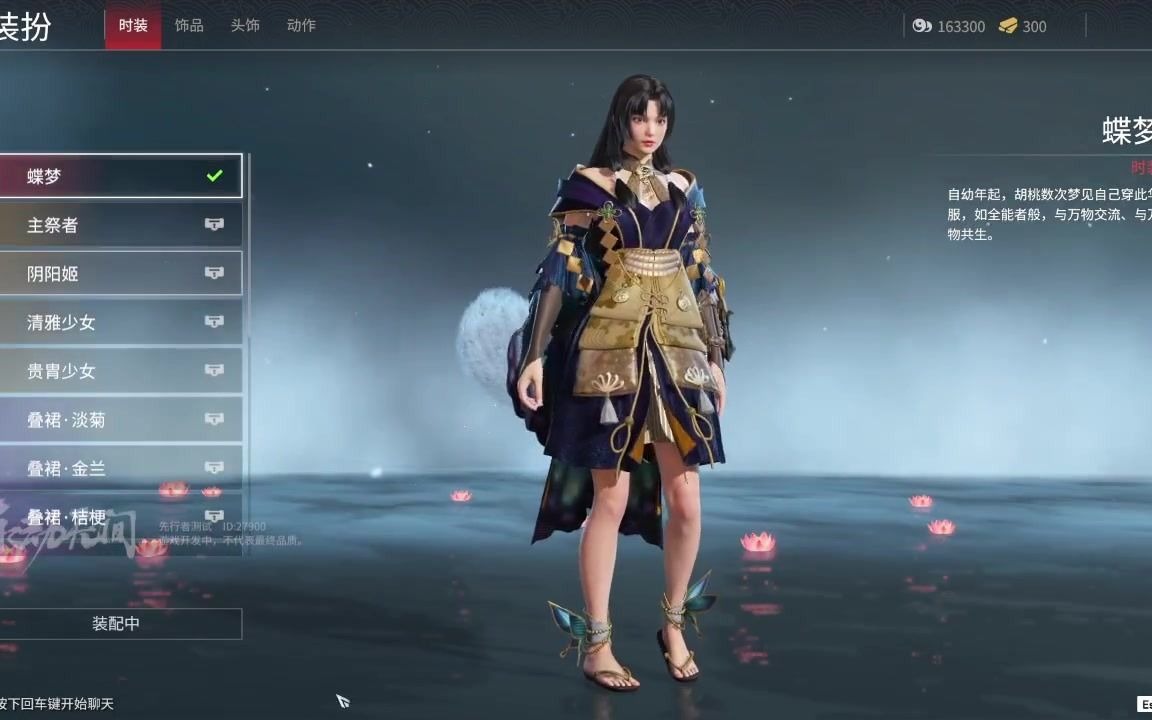Preview the 阴阳姬 outfit
The height and width of the screenshot is (720, 1152).
click(x=120, y=273)
